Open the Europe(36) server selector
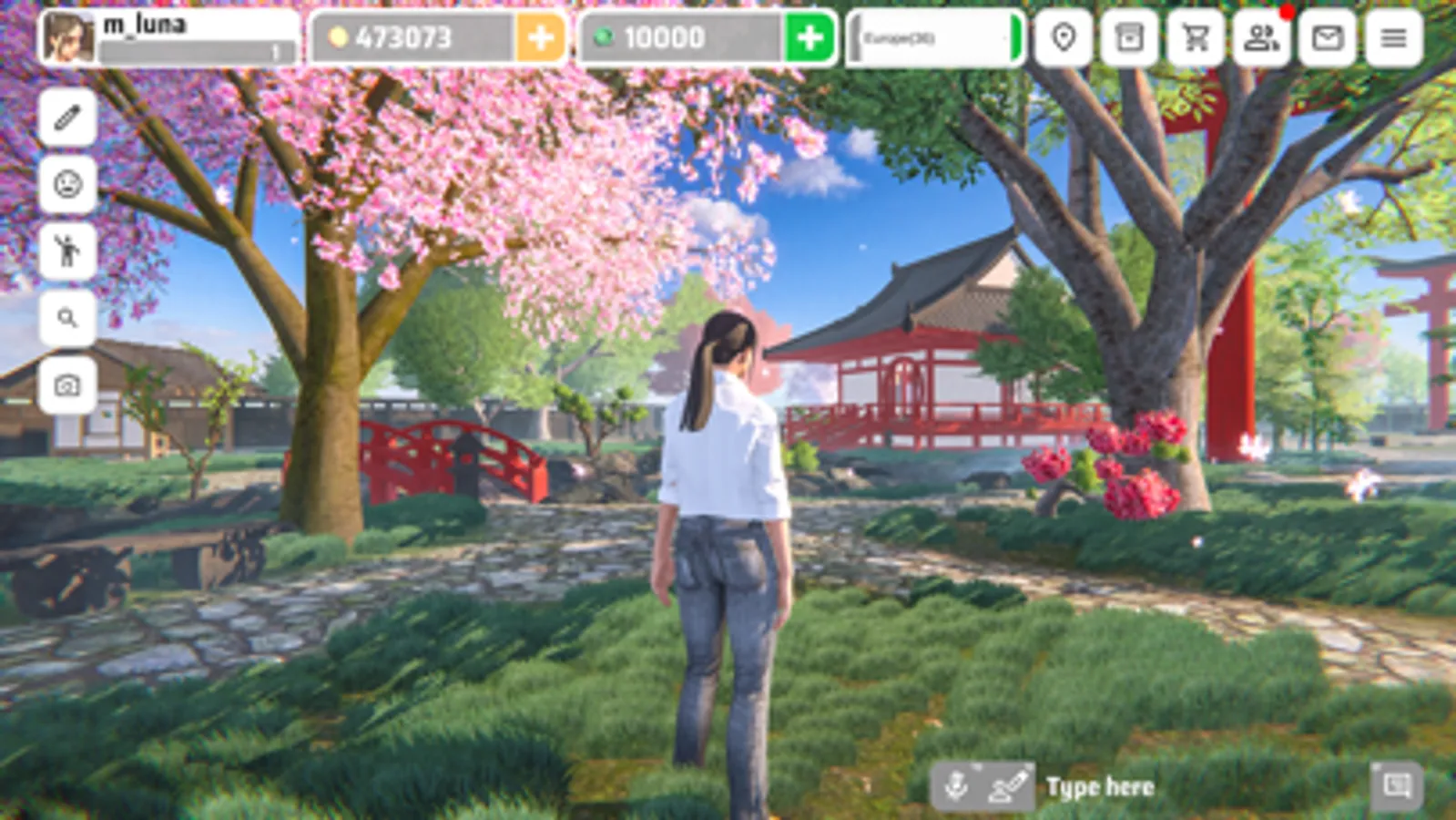Image resolution: width=1456 pixels, height=820 pixels. coord(933,38)
